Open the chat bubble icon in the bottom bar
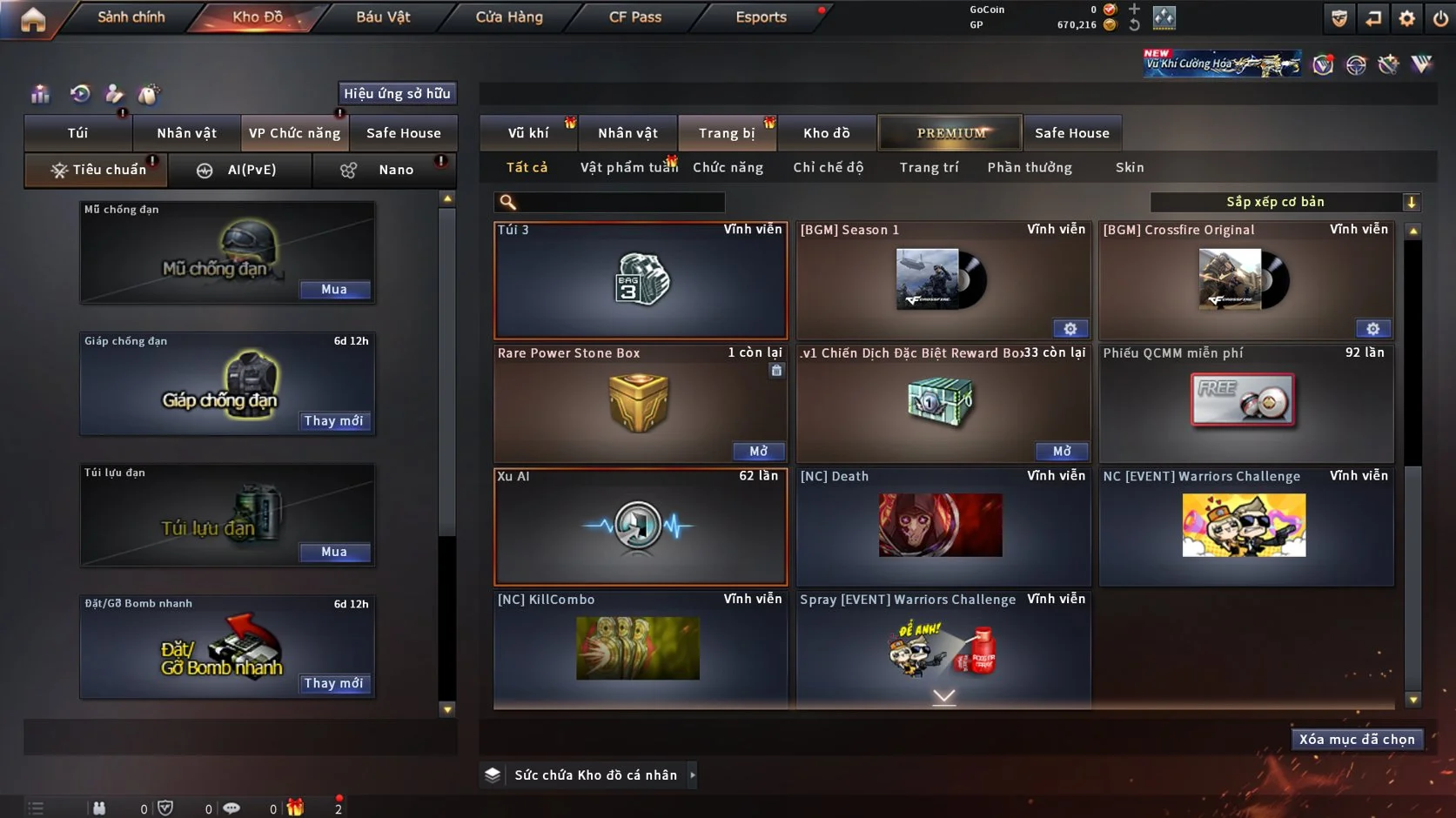The height and width of the screenshot is (818, 1456). point(231,808)
